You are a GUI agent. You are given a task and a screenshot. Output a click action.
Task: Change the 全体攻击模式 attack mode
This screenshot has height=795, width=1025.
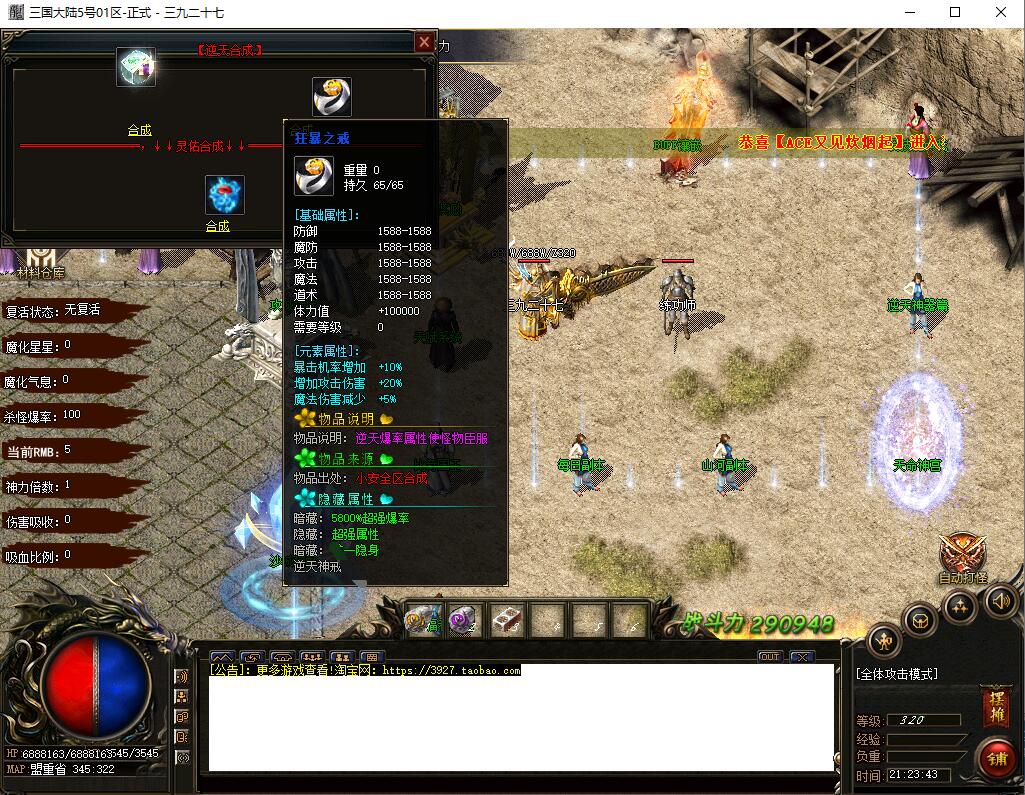[x=898, y=674]
